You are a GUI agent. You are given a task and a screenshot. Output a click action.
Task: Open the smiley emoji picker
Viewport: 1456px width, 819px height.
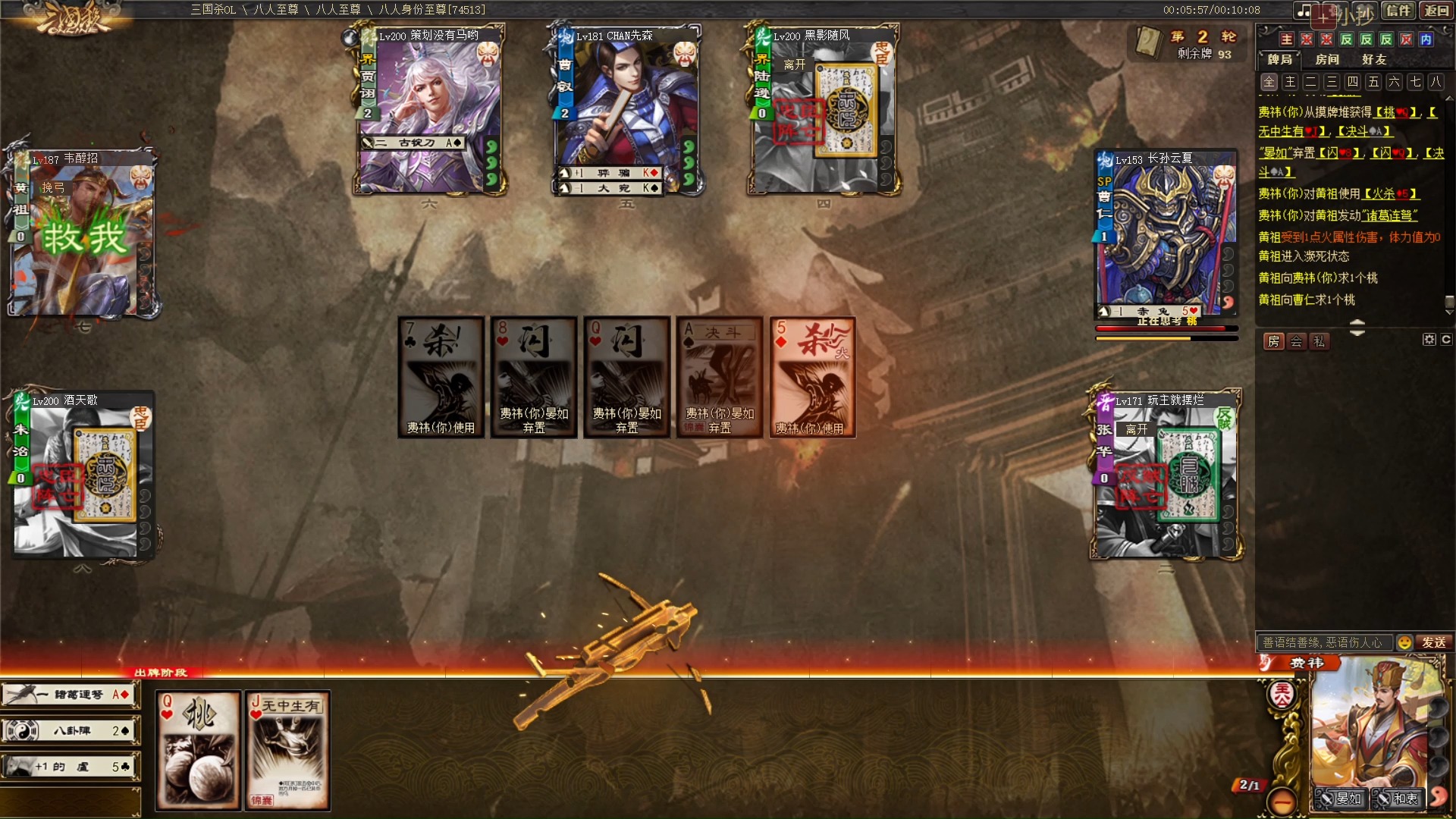1404,642
